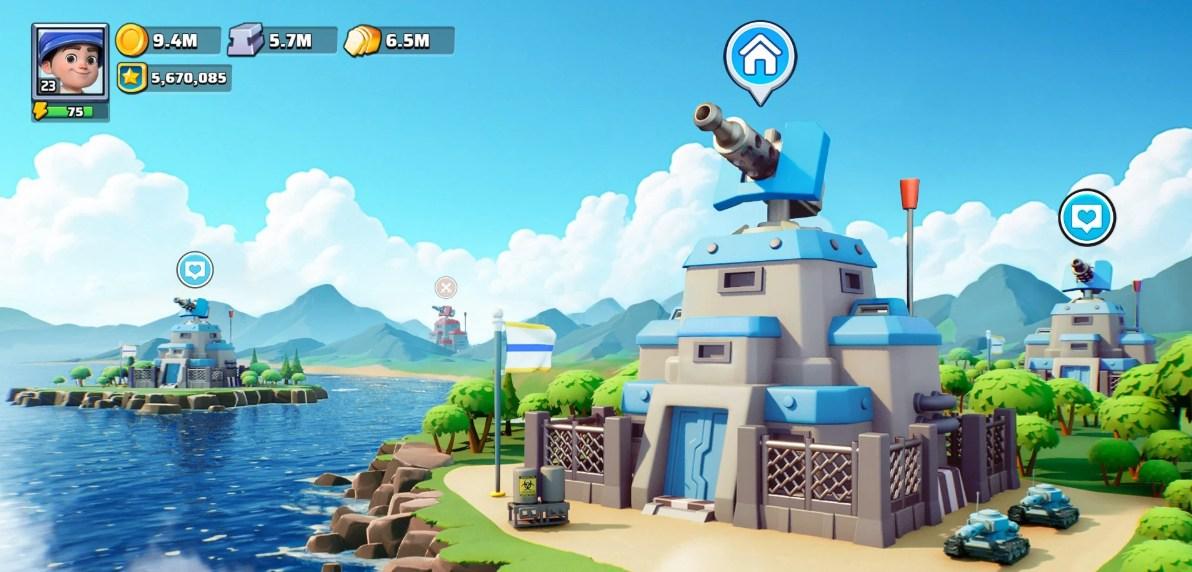This screenshot has height=572, width=1192.
Task: Tap the home marker above the main base
Action: [x=760, y=57]
